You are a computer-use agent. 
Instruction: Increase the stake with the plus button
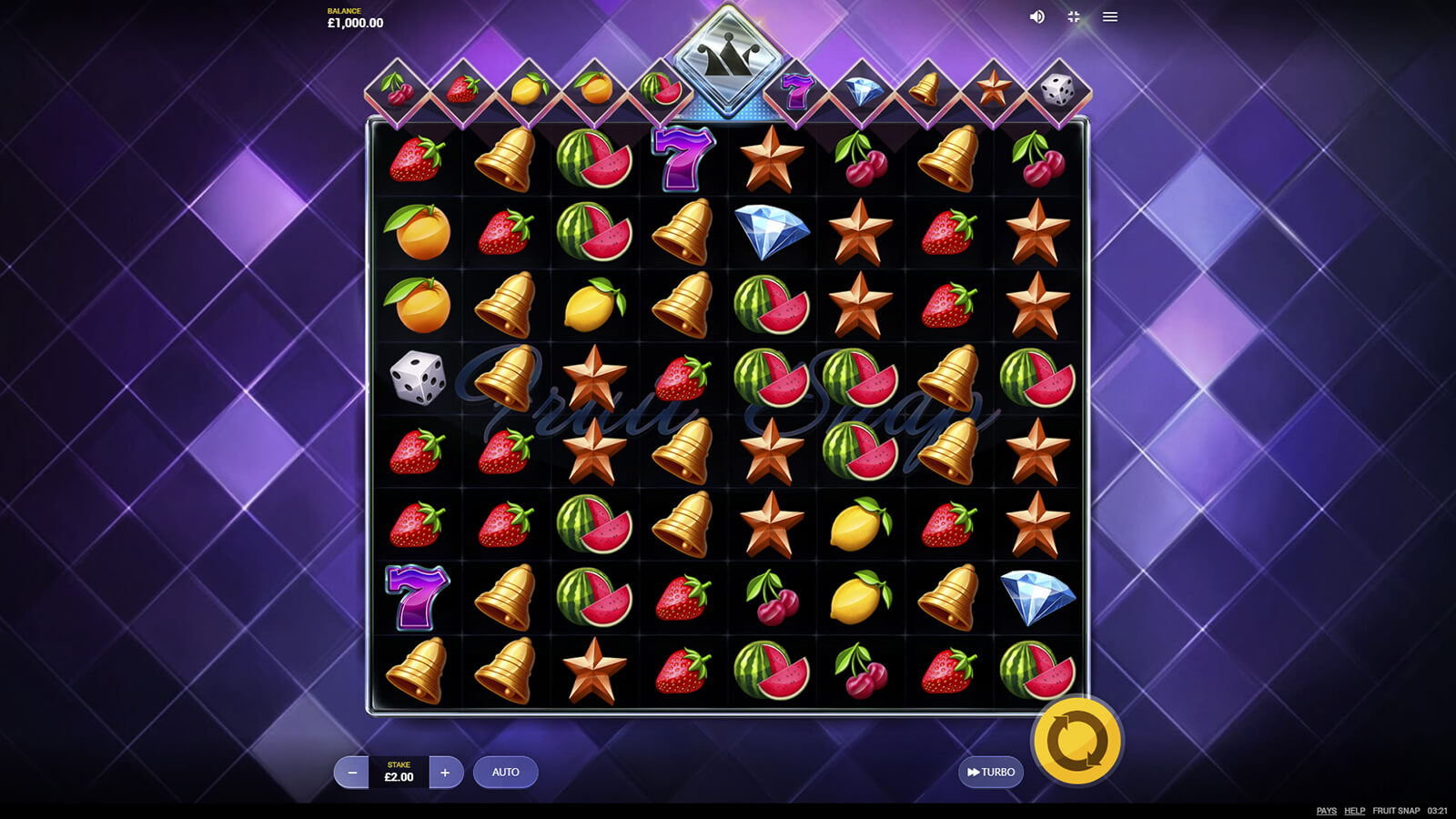[x=445, y=773]
